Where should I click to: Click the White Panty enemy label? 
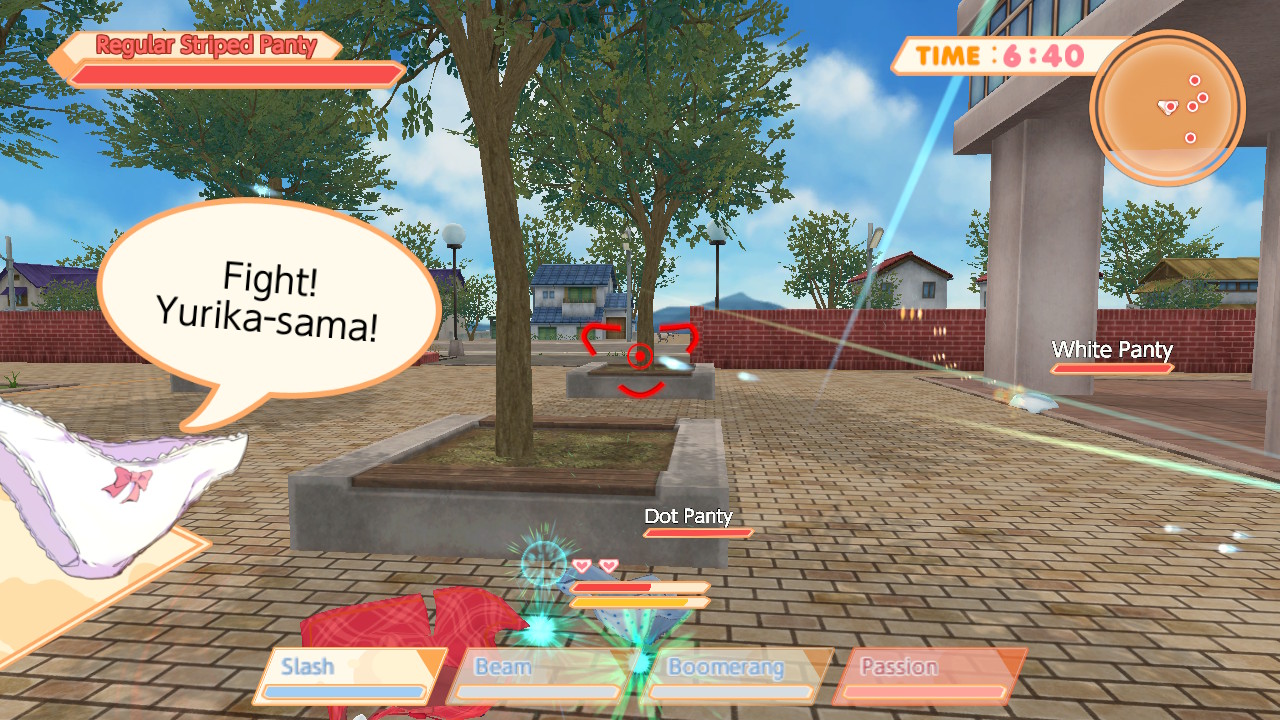(x=1111, y=351)
